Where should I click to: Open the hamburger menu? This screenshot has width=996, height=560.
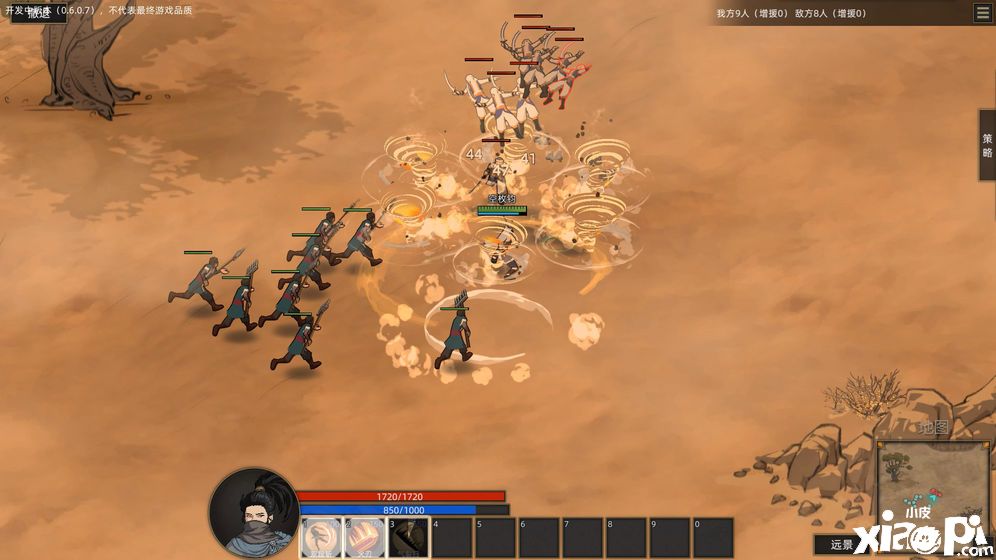tap(983, 13)
